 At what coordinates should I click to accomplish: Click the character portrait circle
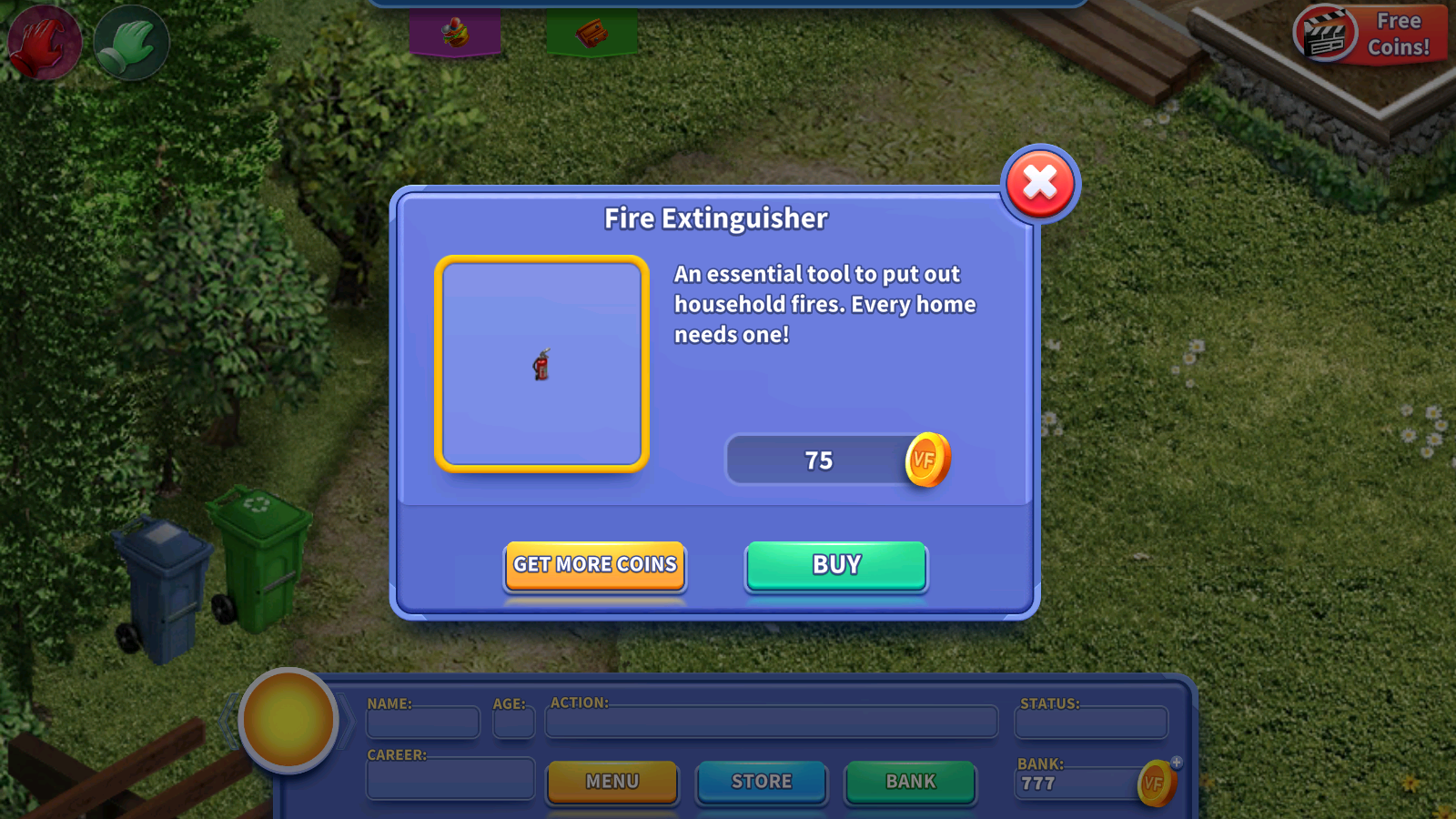[x=289, y=720]
